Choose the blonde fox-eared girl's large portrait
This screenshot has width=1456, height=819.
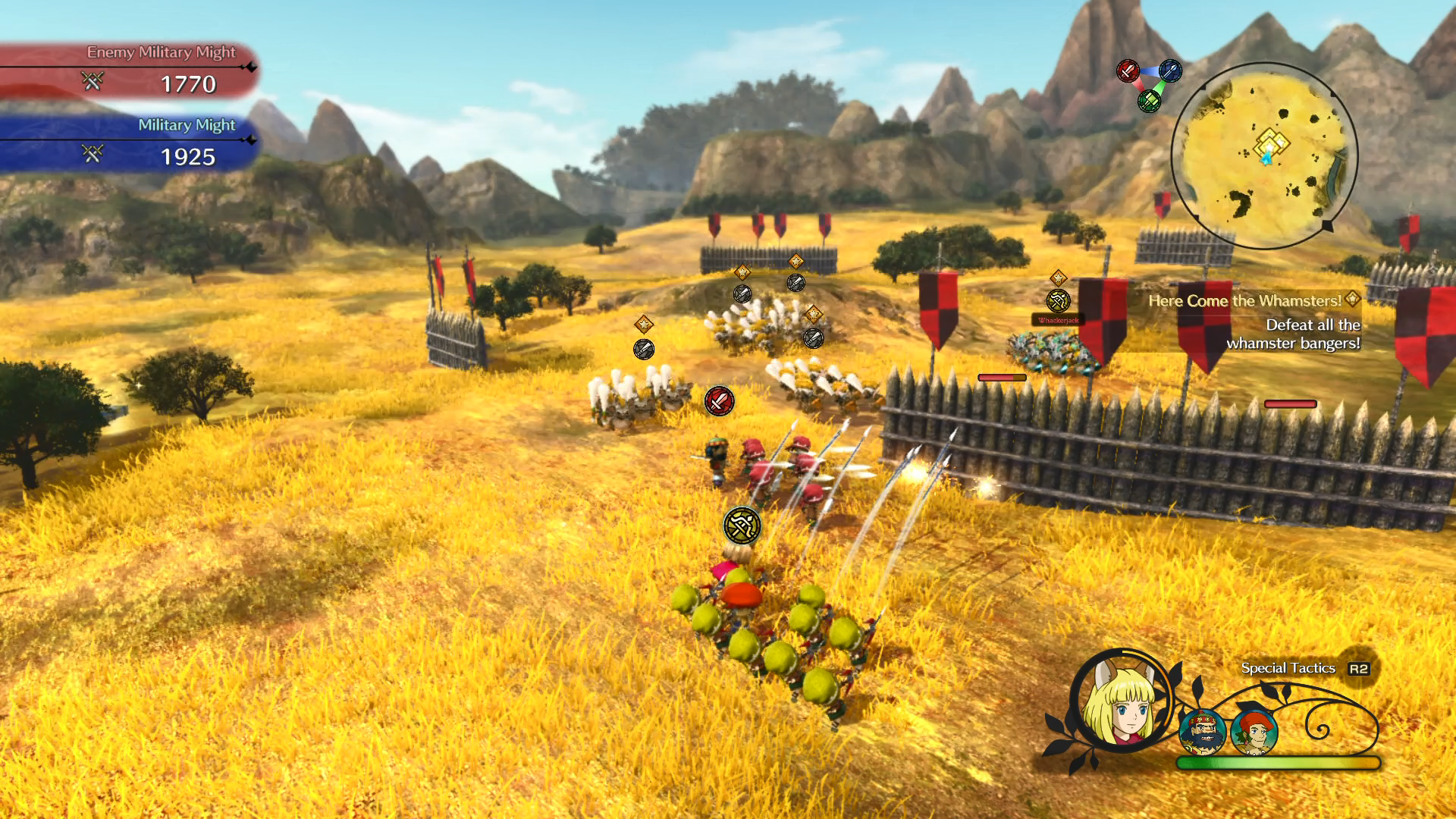[1122, 701]
